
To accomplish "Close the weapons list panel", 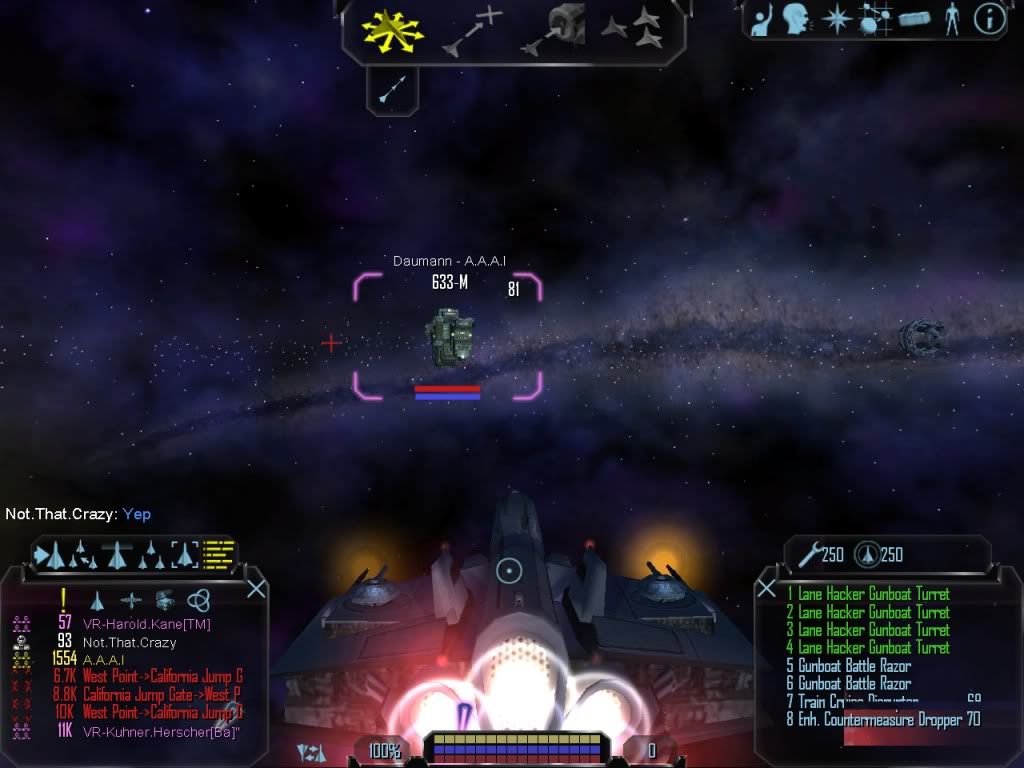I will pos(766,587).
